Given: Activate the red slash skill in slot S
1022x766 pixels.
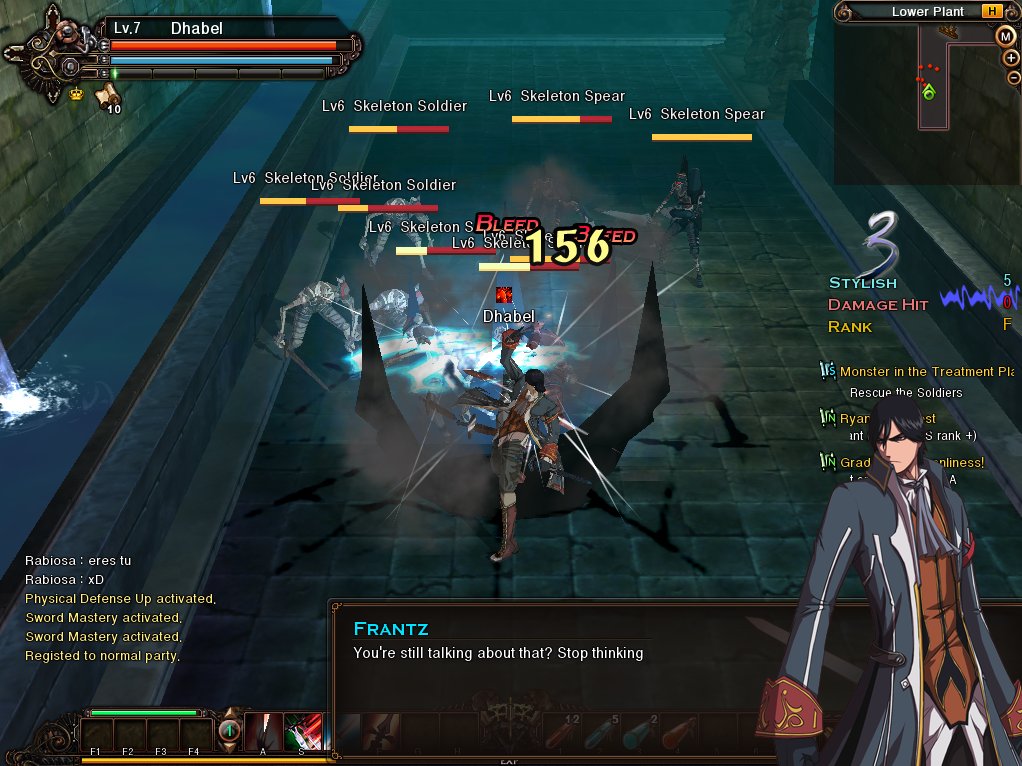Looking at the screenshot, I should pyautogui.click(x=301, y=732).
